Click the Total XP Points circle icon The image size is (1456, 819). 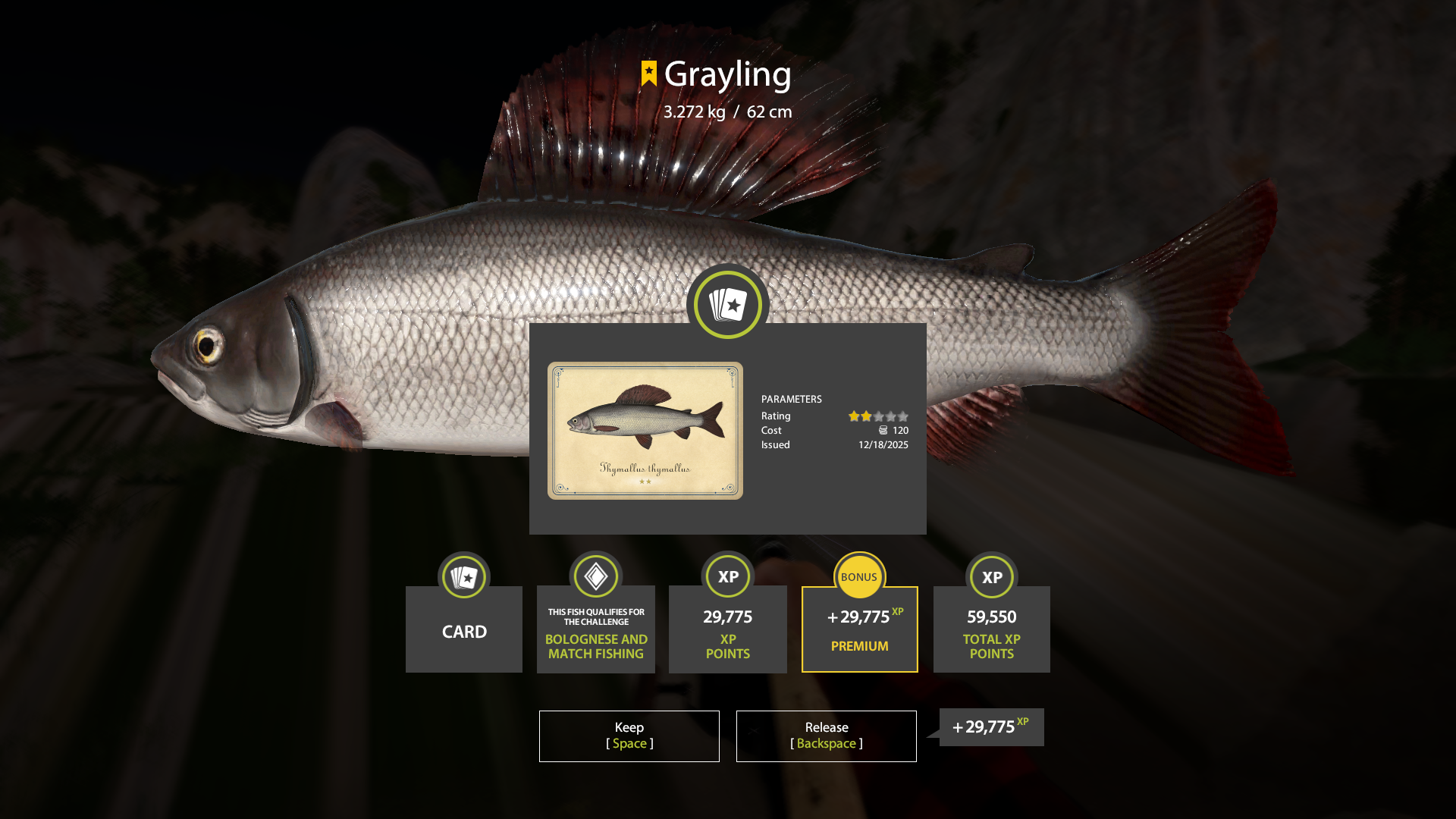click(x=991, y=576)
